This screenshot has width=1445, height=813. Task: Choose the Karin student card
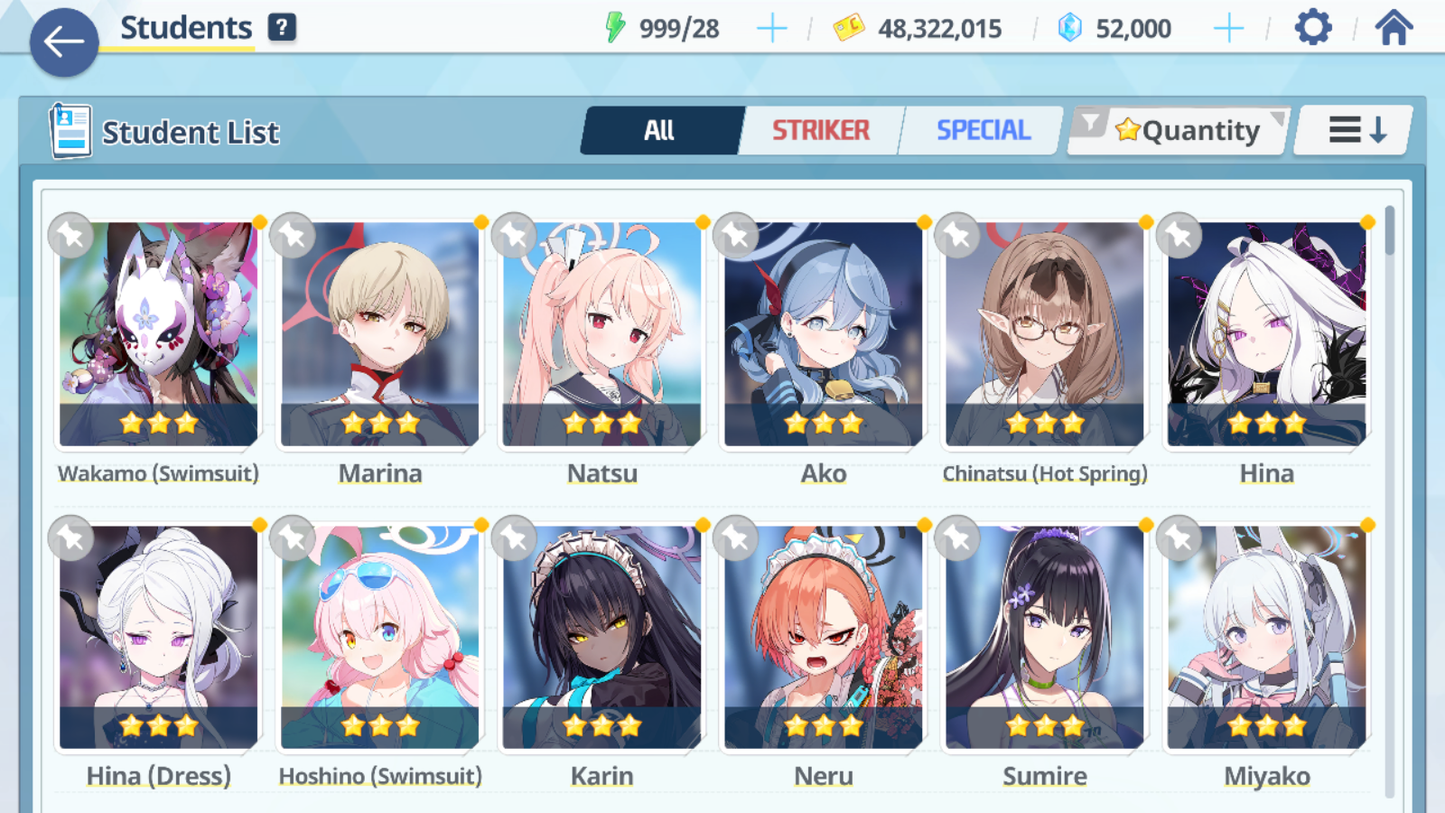[602, 638]
